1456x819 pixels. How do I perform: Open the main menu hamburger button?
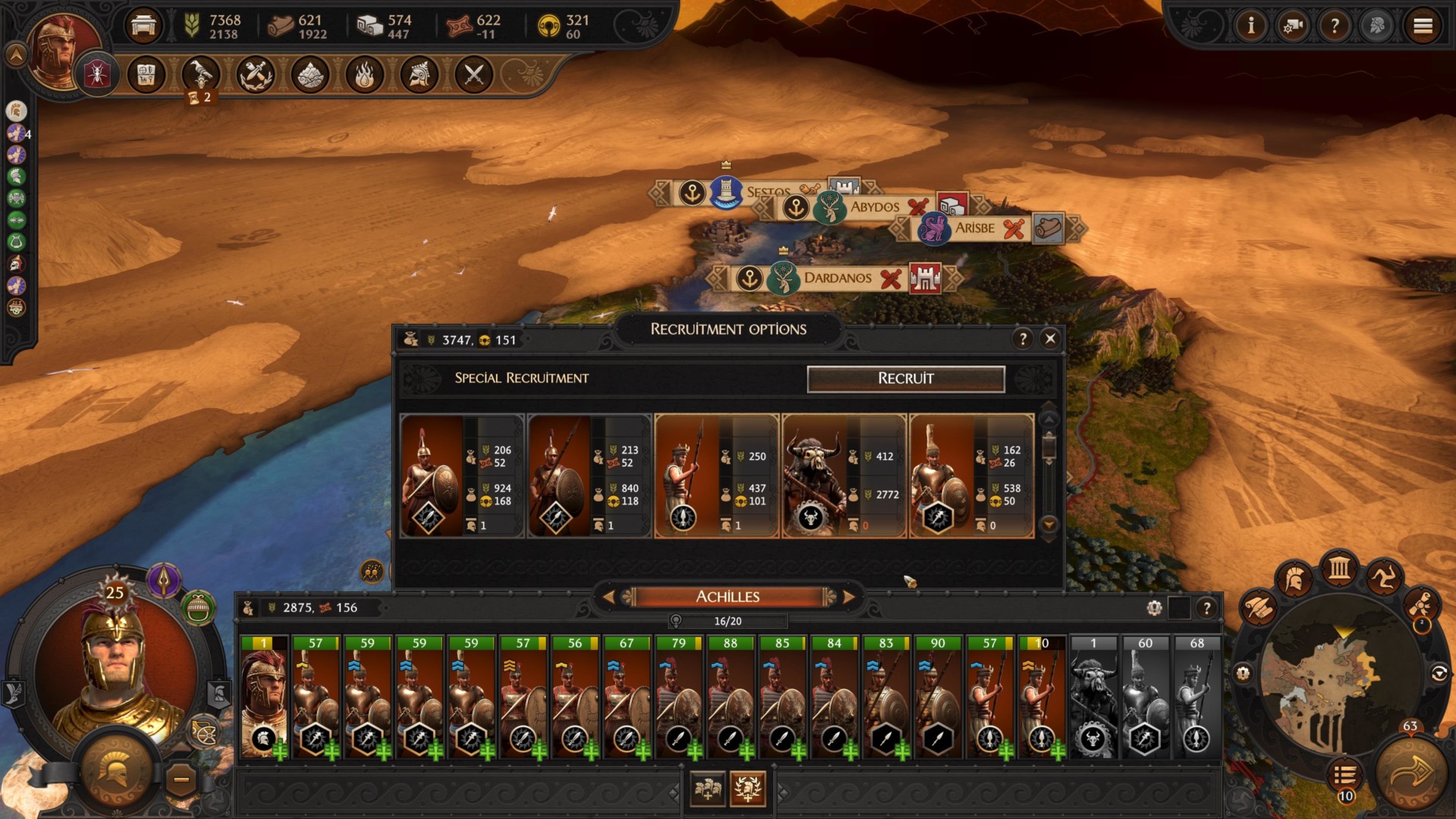(x=1423, y=27)
